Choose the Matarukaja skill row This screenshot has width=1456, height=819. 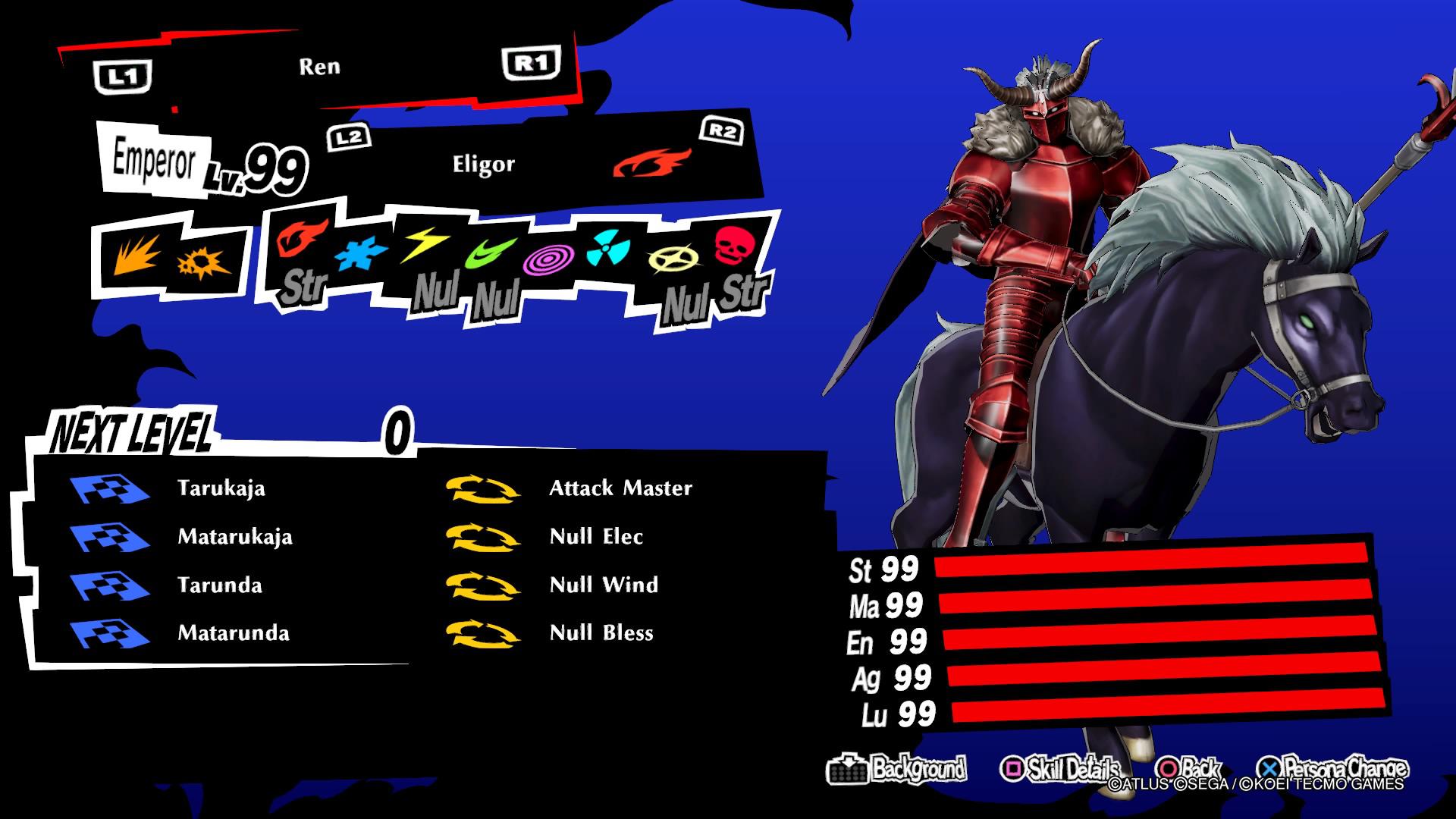pos(234,536)
